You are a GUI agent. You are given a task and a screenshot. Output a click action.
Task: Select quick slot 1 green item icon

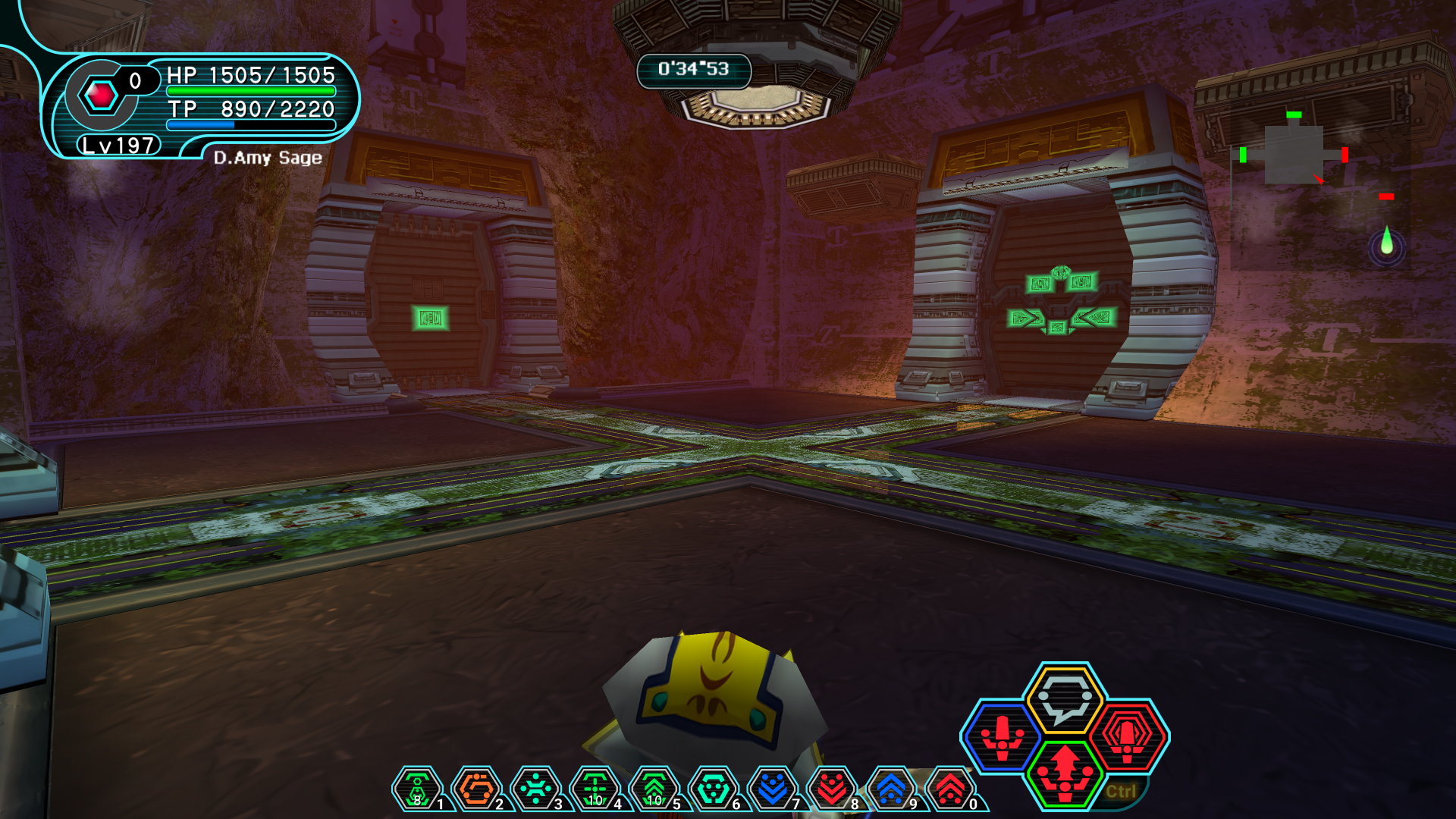click(x=416, y=789)
